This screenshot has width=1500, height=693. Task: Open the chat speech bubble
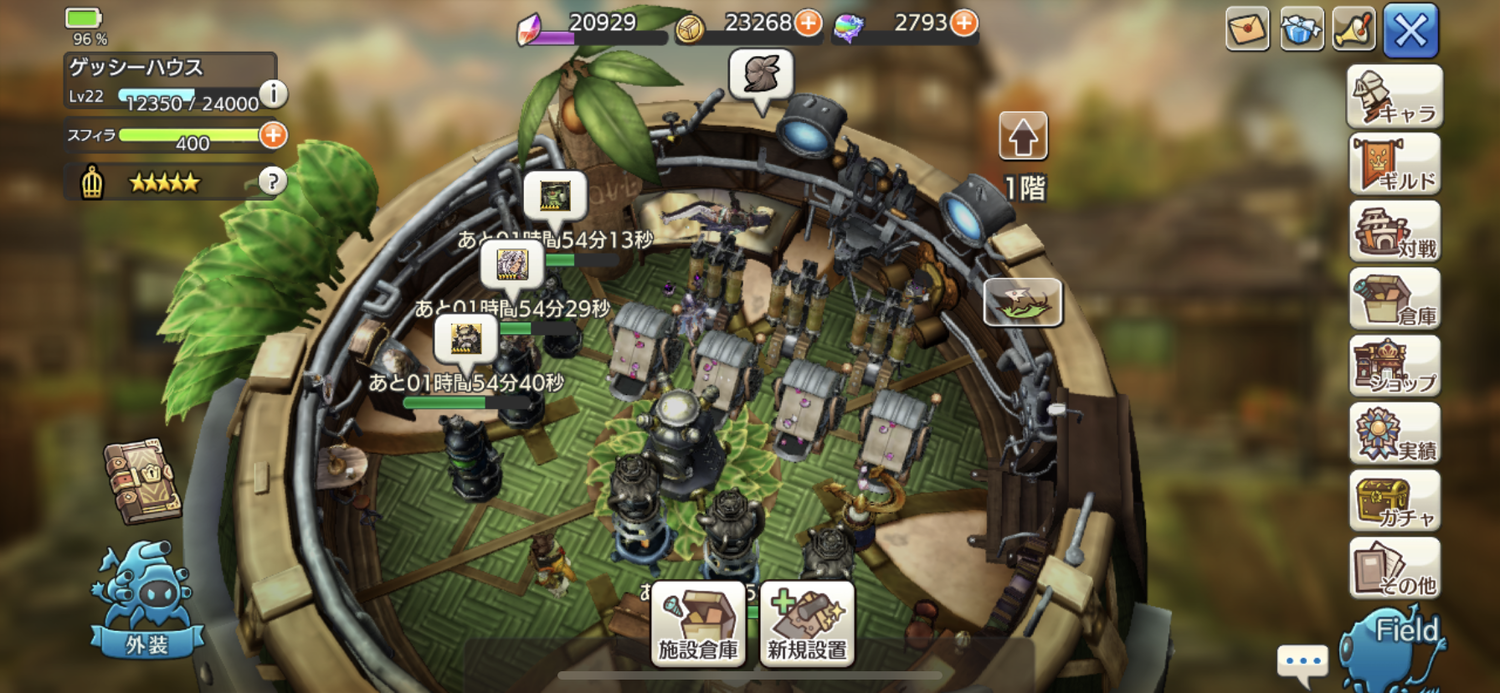[x=1302, y=662]
